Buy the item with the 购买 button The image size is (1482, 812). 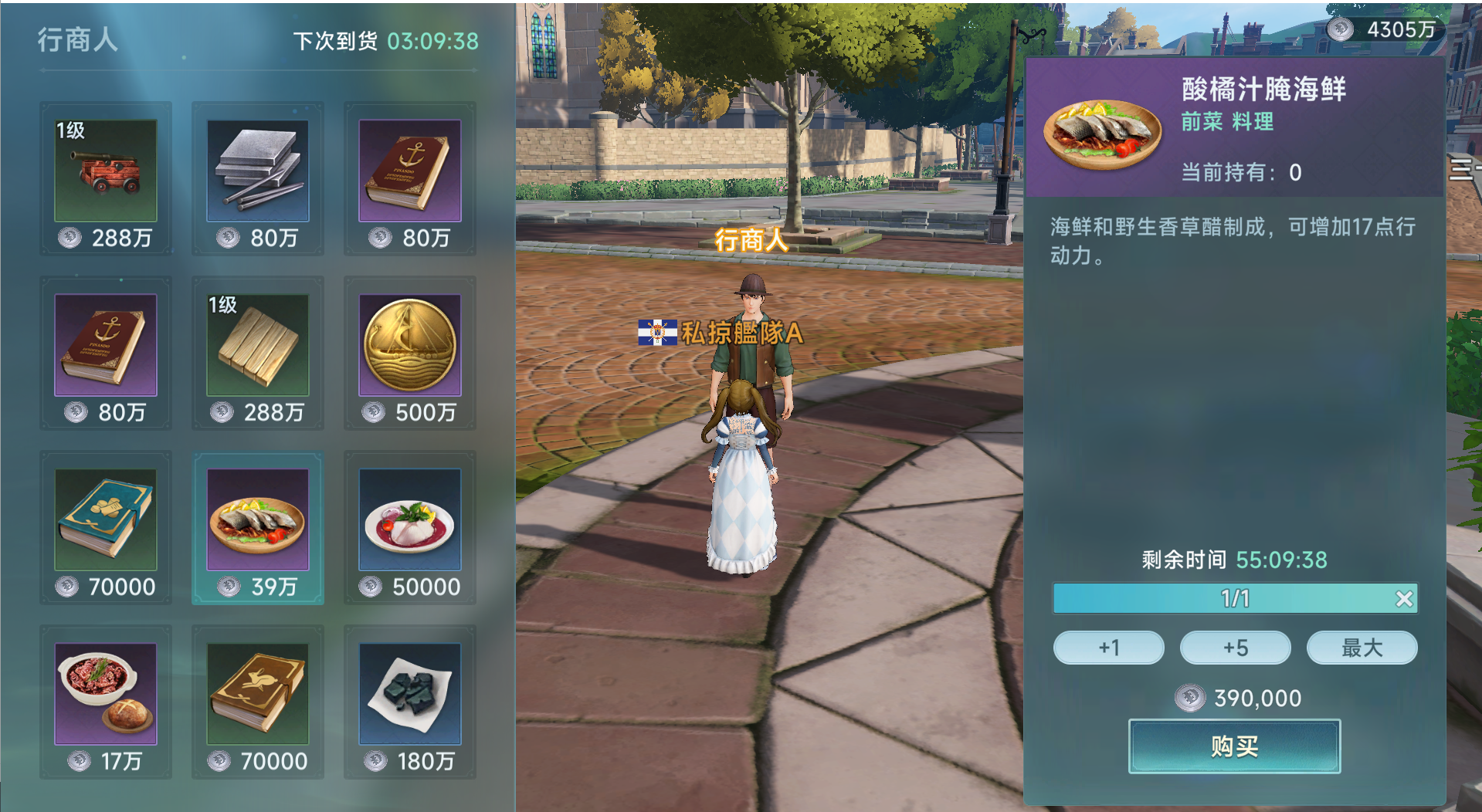click(1234, 746)
